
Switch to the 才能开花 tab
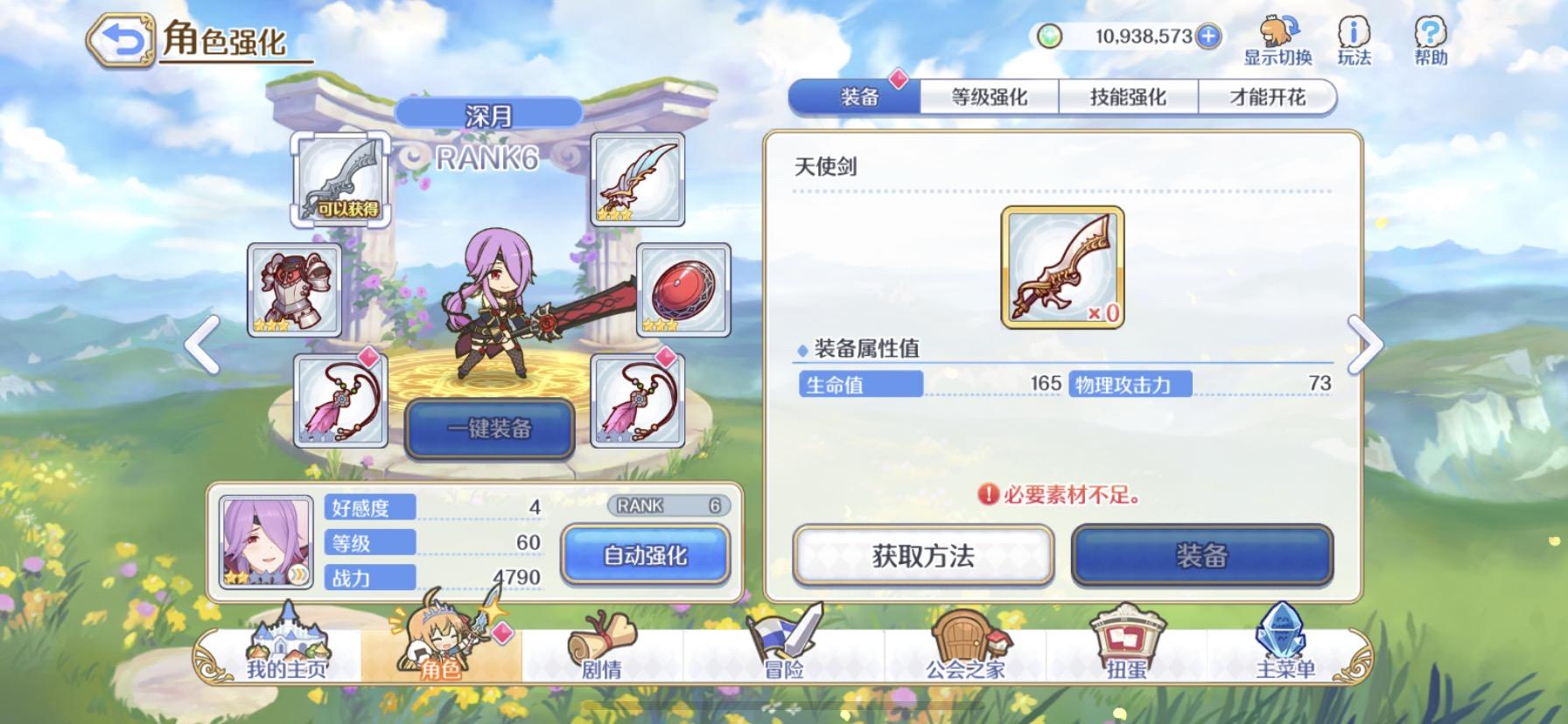[1268, 96]
